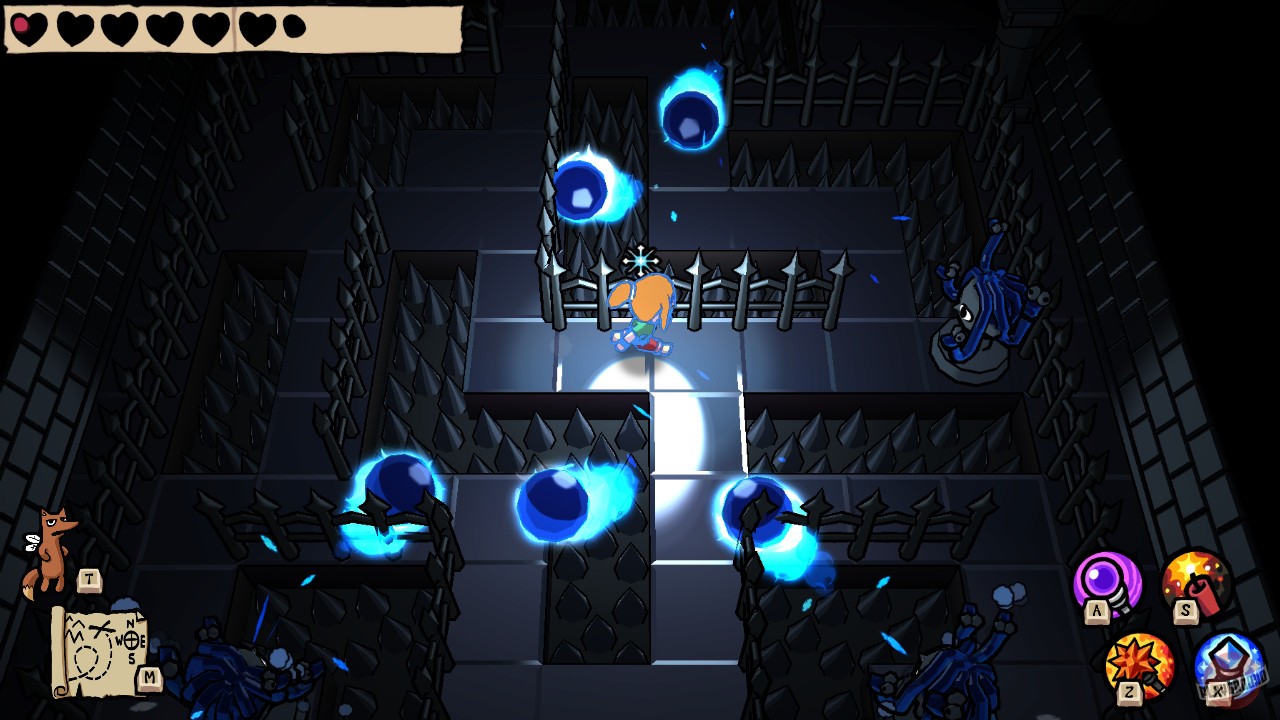This screenshot has height=720, width=1280.
Task: Click the leftmost full black heart
Action: click(x=74, y=27)
